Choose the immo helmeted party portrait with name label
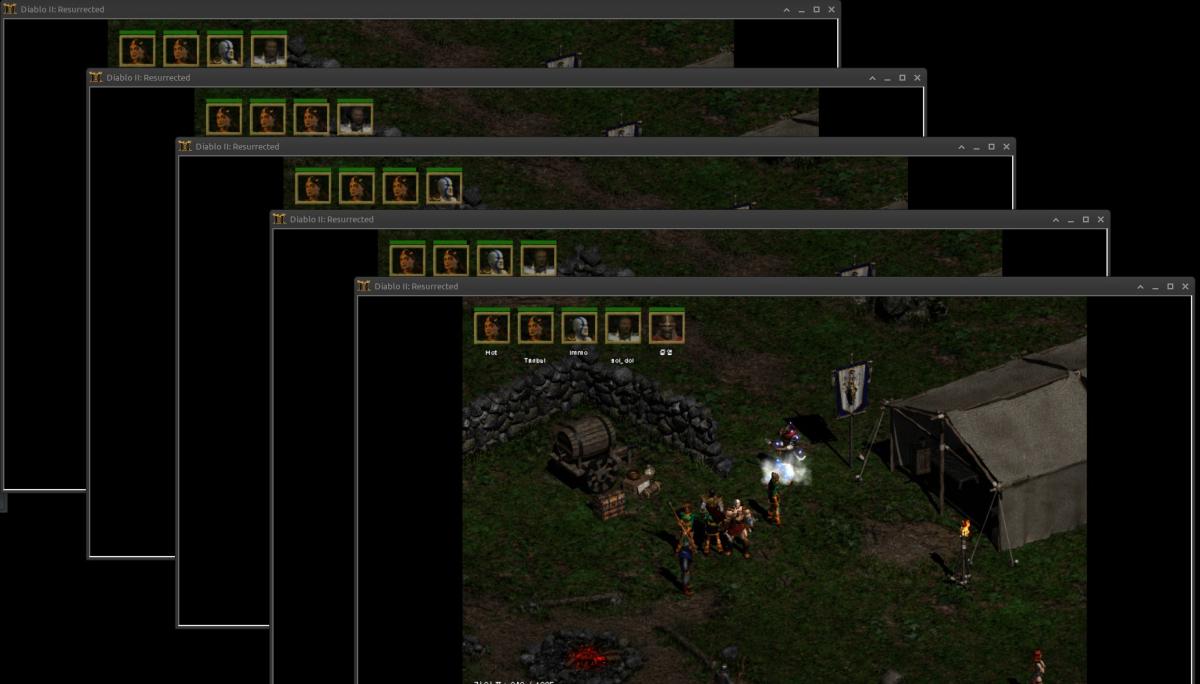 click(x=579, y=327)
